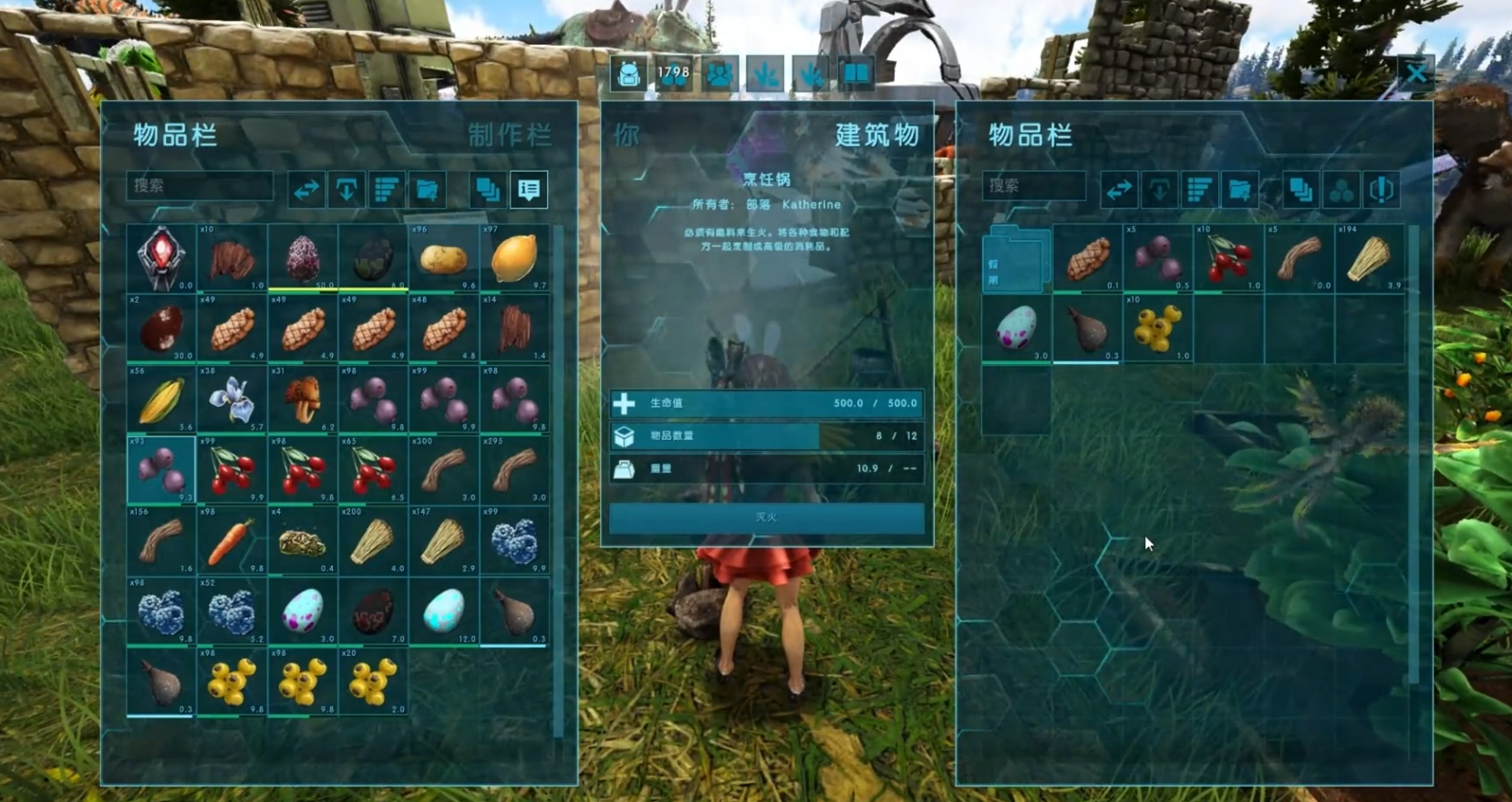This screenshot has width=1512, height=802.
Task: Open the book icon tab
Action: click(855, 74)
